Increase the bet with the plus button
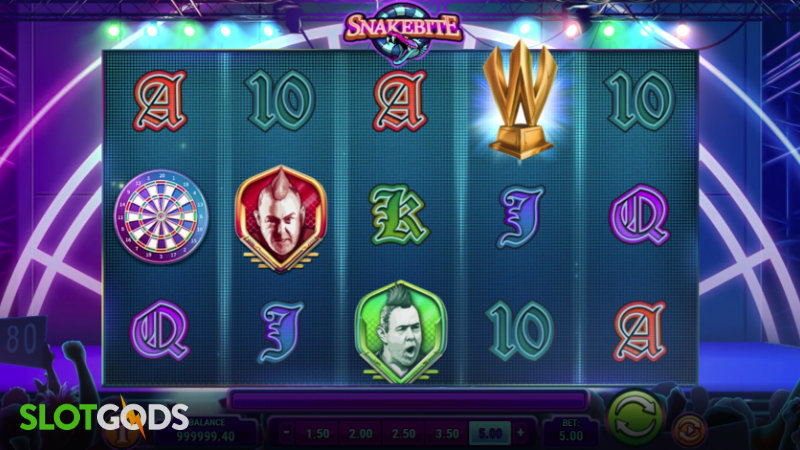The height and width of the screenshot is (450, 800). [521, 434]
